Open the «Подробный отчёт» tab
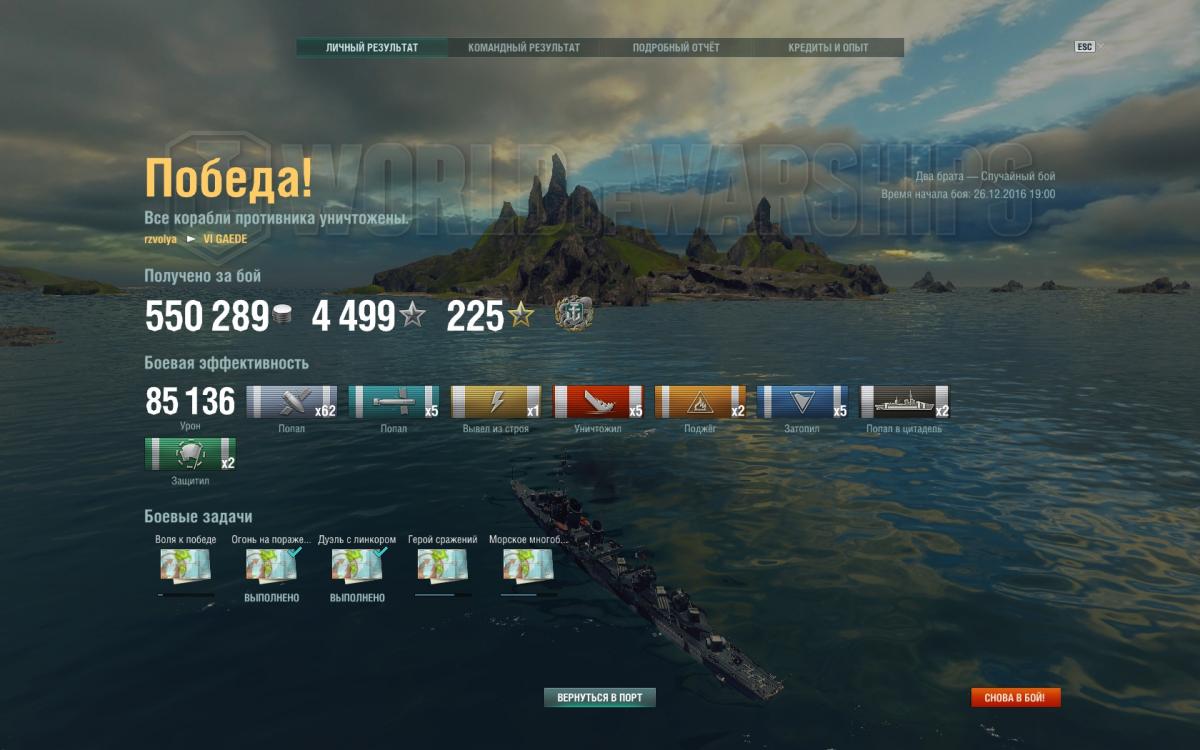Image resolution: width=1200 pixels, height=750 pixels. [676, 48]
